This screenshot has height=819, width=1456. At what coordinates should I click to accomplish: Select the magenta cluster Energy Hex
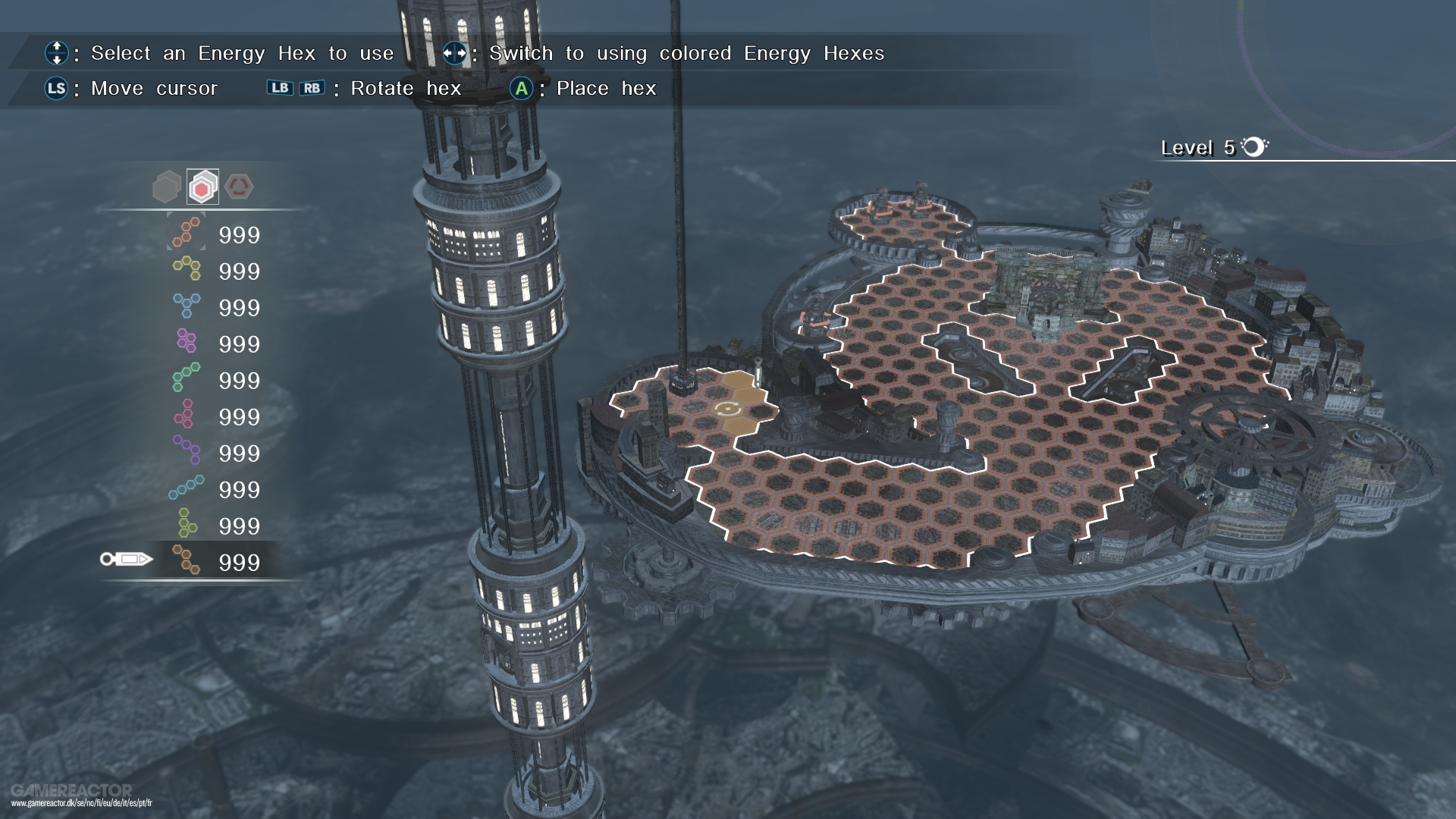point(187,342)
